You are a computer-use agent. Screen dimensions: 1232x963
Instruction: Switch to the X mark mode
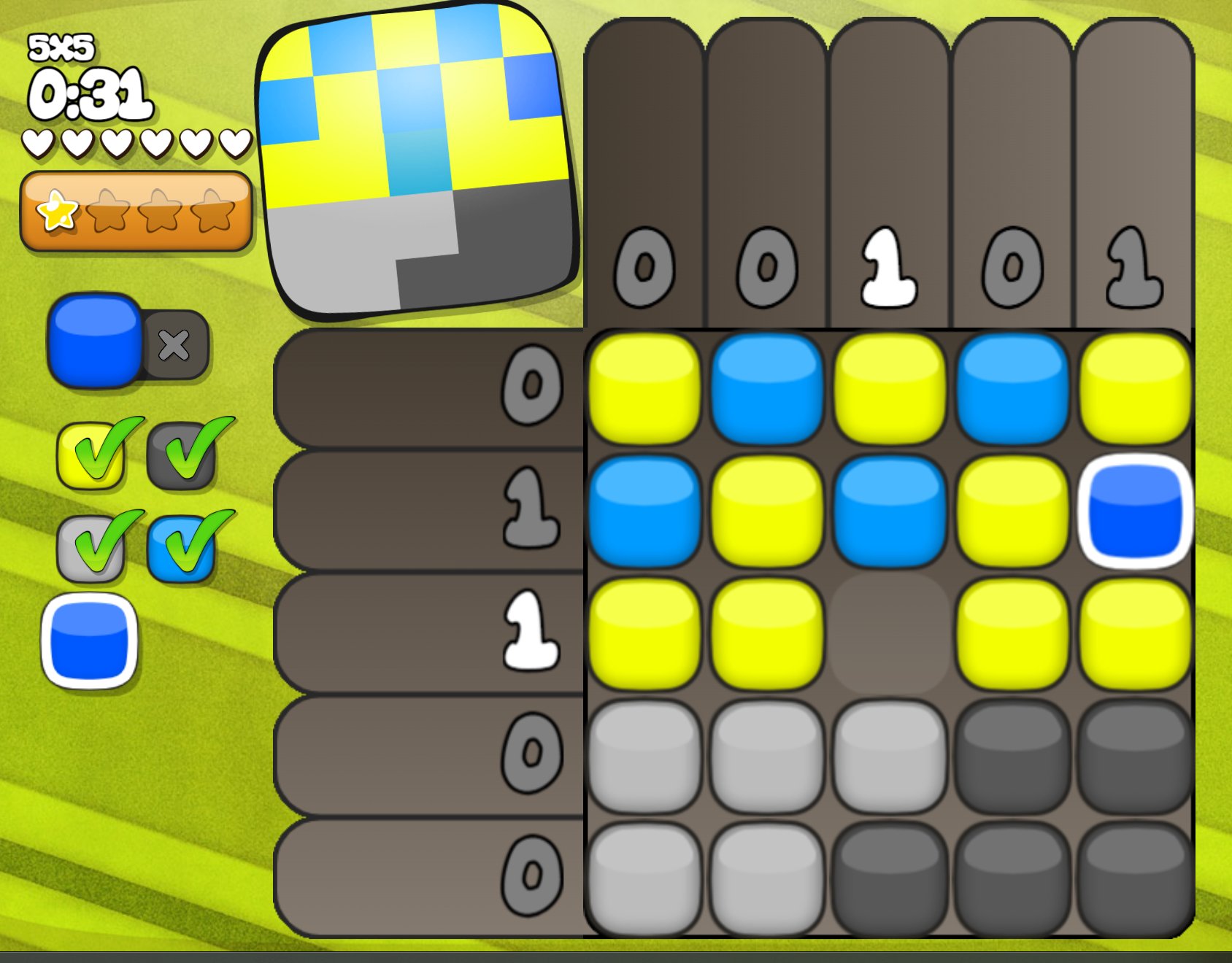174,345
